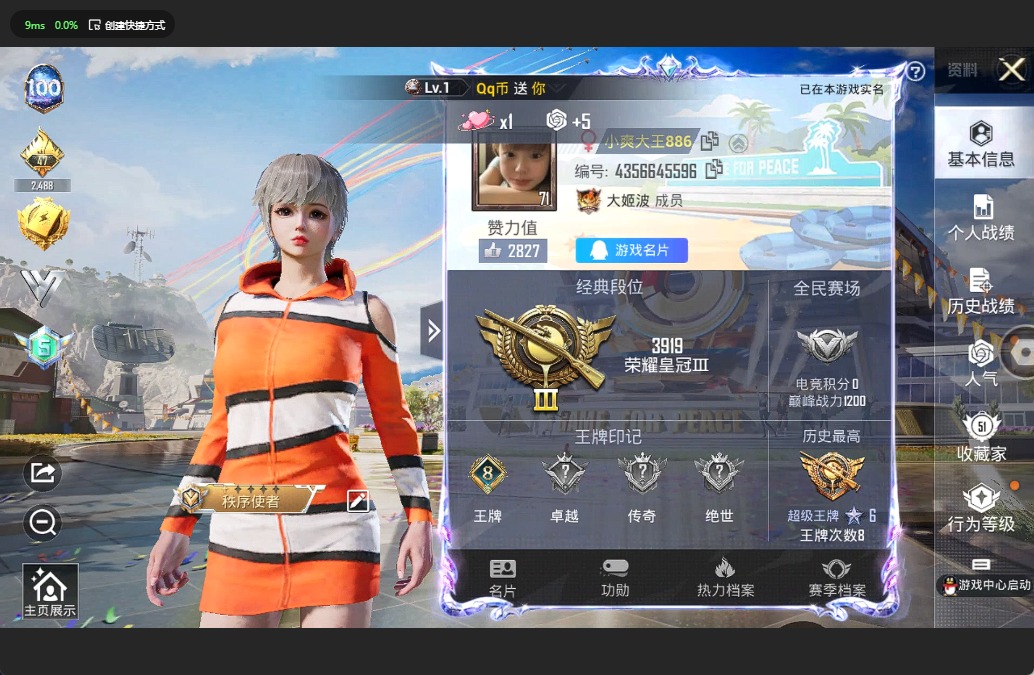Screen dimensions: 1034x675
Task: Switch to the 基本信息 tab
Action: [980, 144]
